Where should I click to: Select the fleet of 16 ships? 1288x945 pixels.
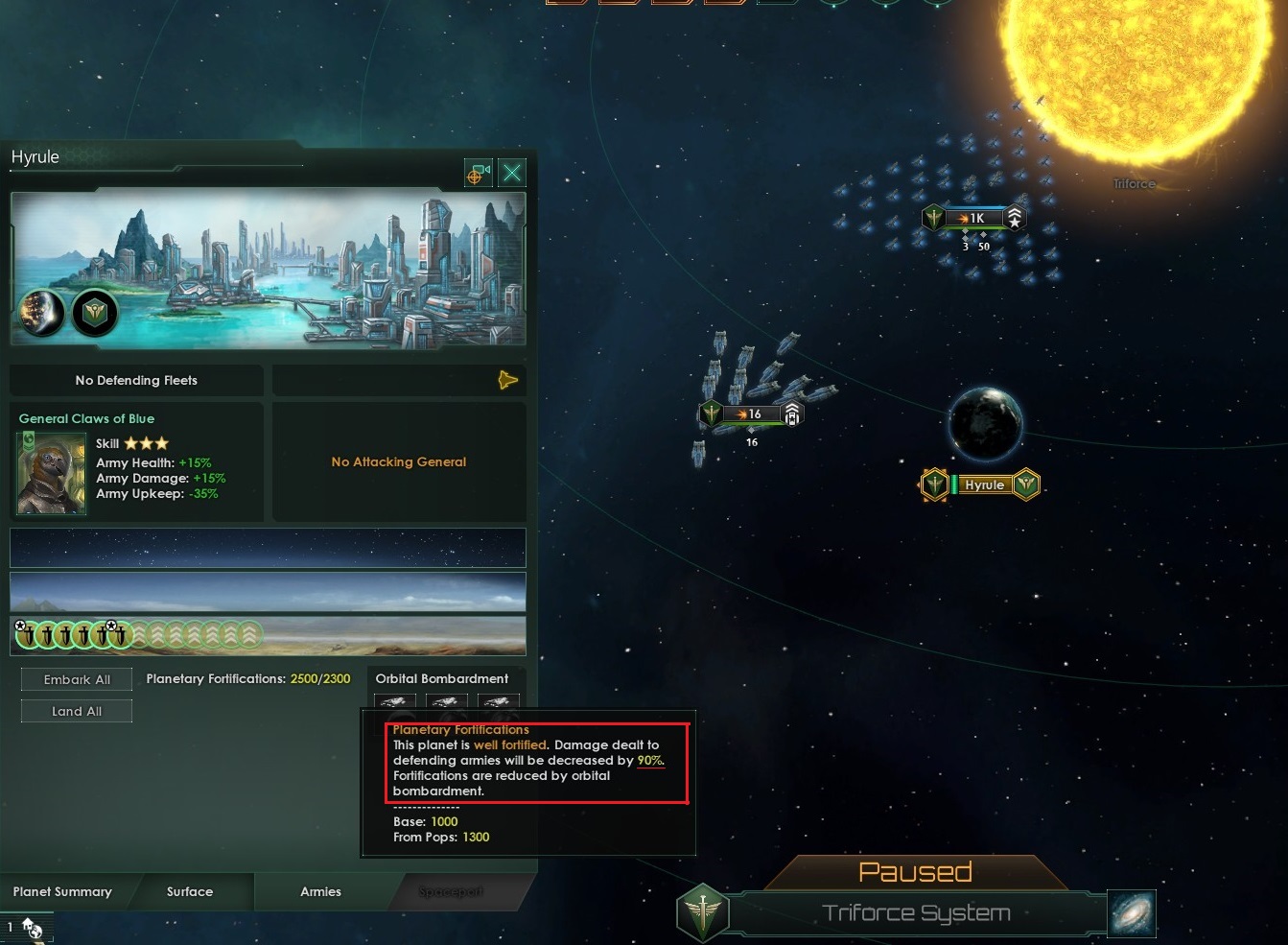(751, 414)
